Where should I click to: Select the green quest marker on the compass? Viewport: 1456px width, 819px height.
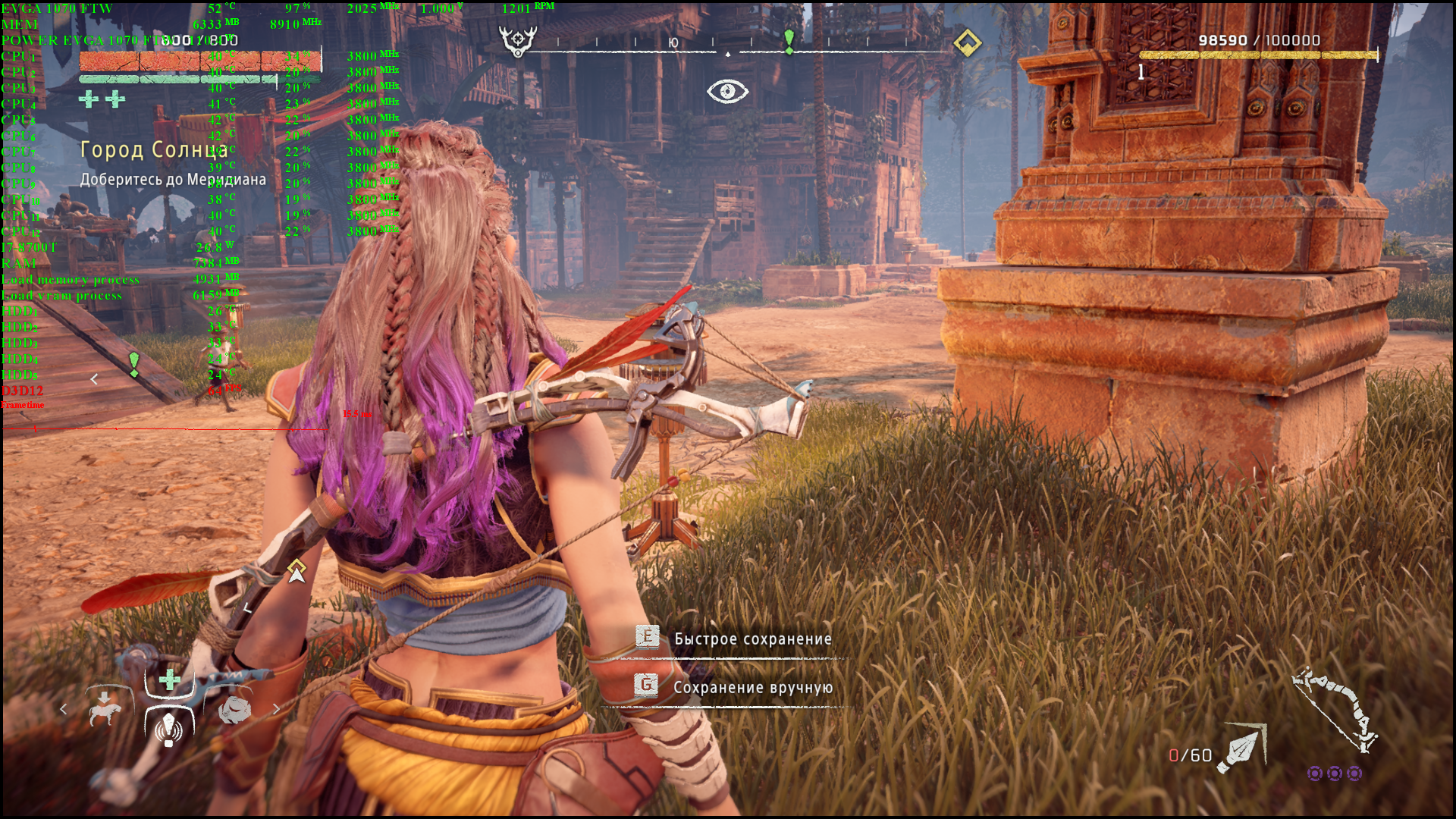(x=789, y=41)
